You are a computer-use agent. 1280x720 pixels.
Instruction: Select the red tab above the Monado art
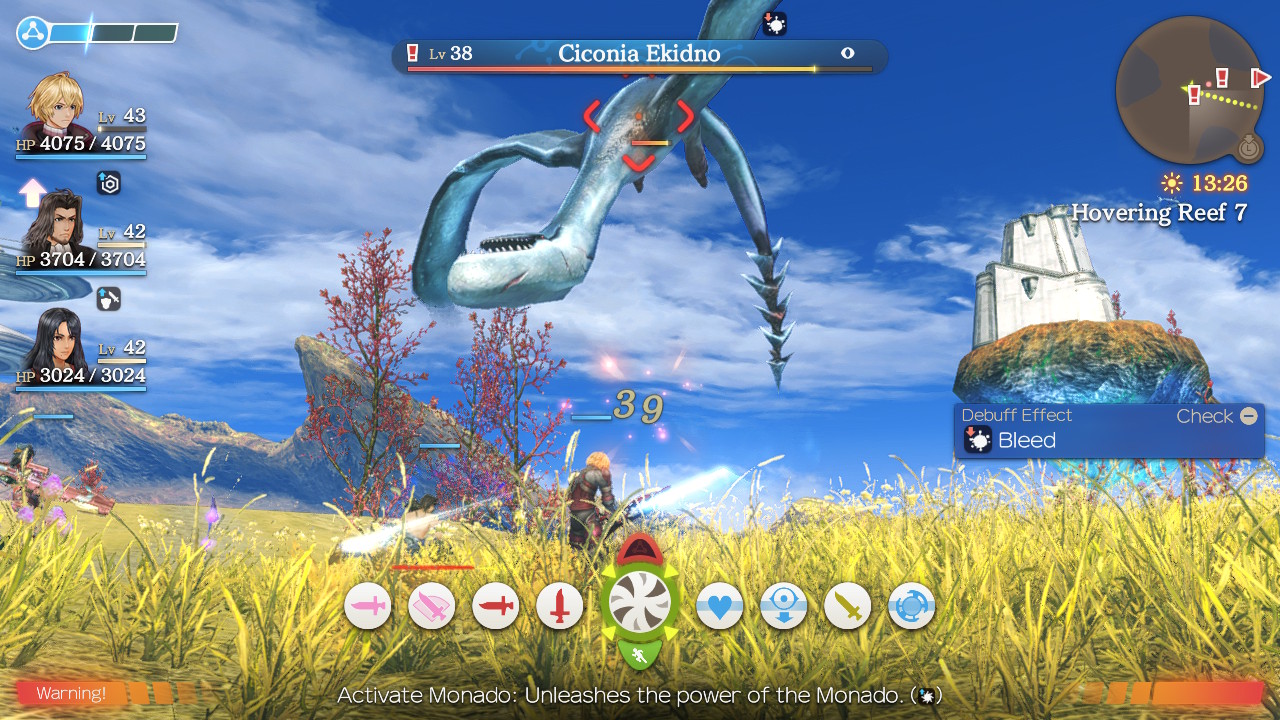(x=639, y=549)
